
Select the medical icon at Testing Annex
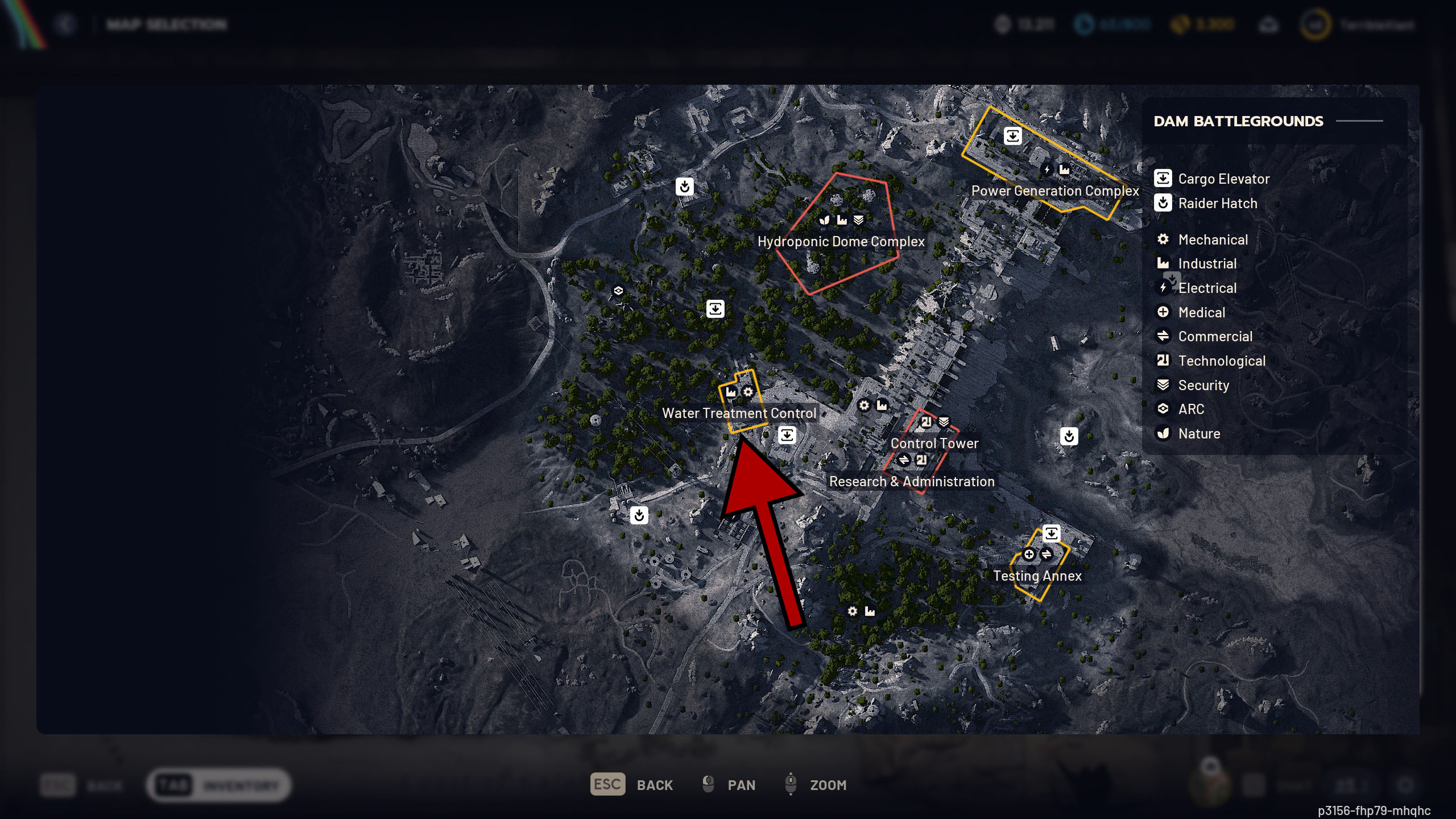1029,555
